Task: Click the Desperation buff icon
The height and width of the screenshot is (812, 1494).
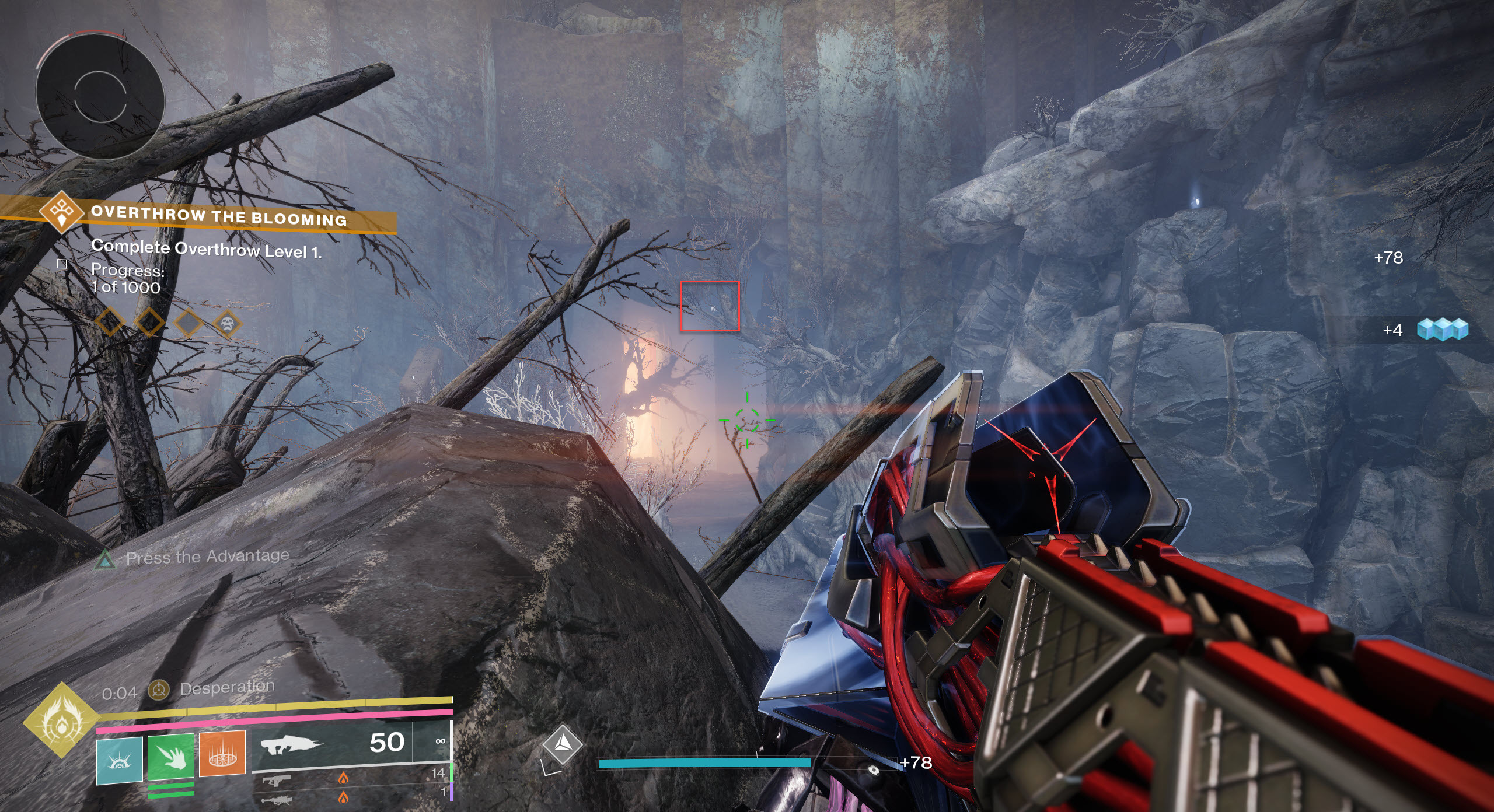Action: click(158, 690)
